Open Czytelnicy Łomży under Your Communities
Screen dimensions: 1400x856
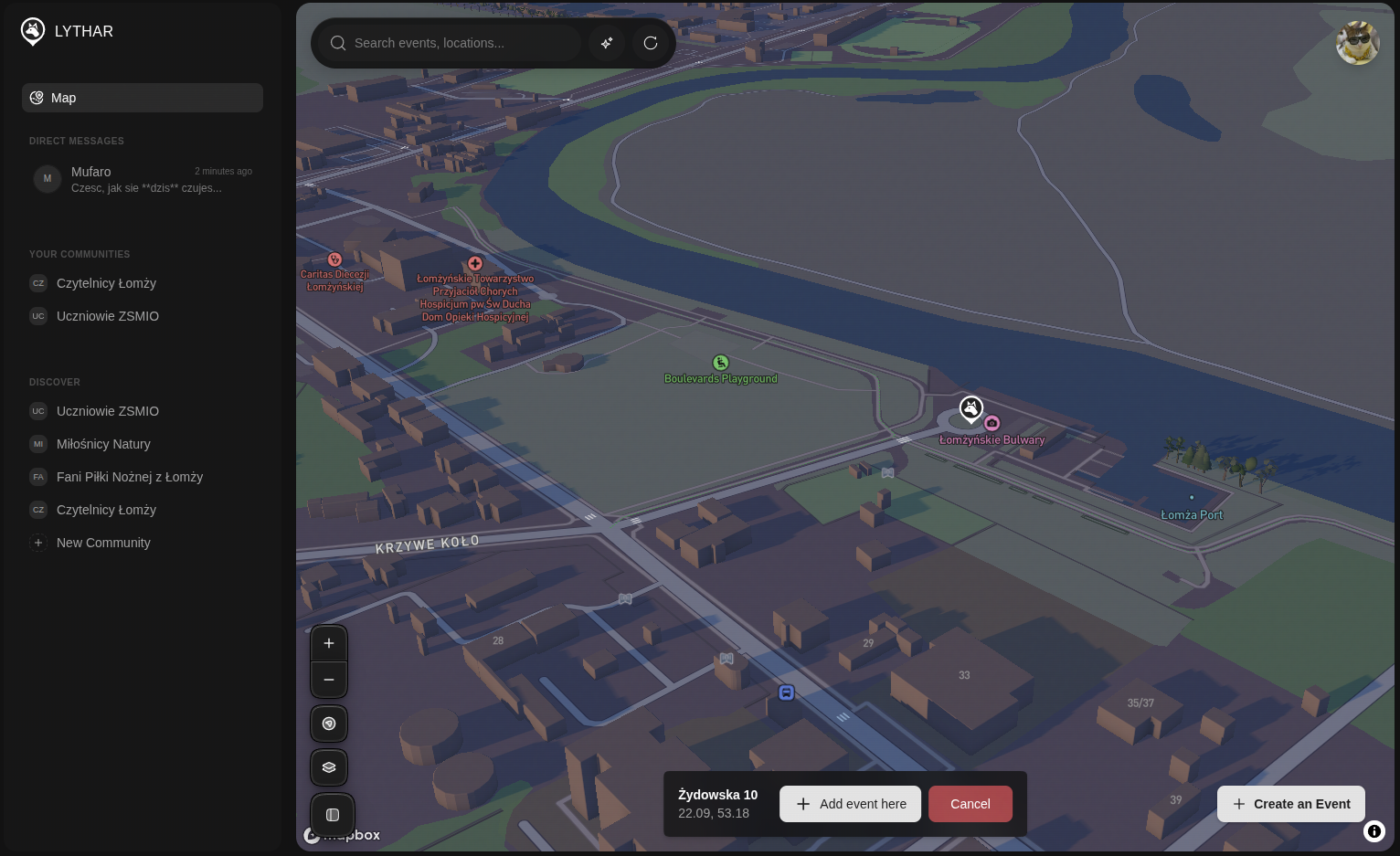click(106, 283)
